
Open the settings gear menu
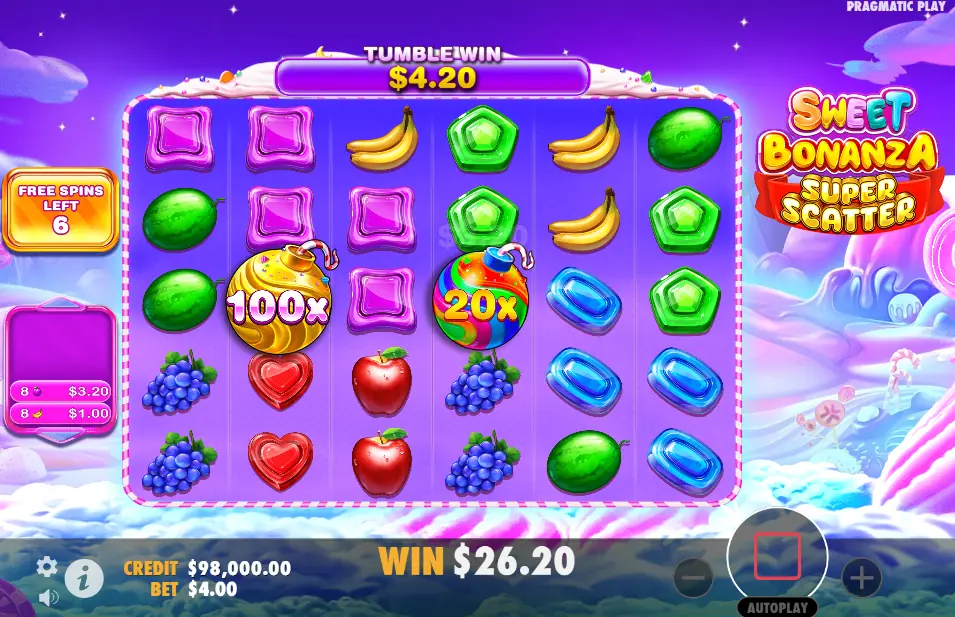tap(47, 568)
